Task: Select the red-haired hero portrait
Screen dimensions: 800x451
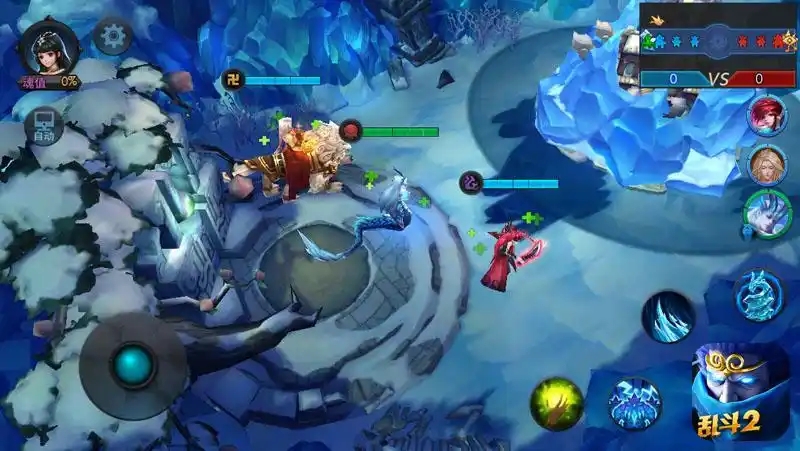Action: click(766, 115)
